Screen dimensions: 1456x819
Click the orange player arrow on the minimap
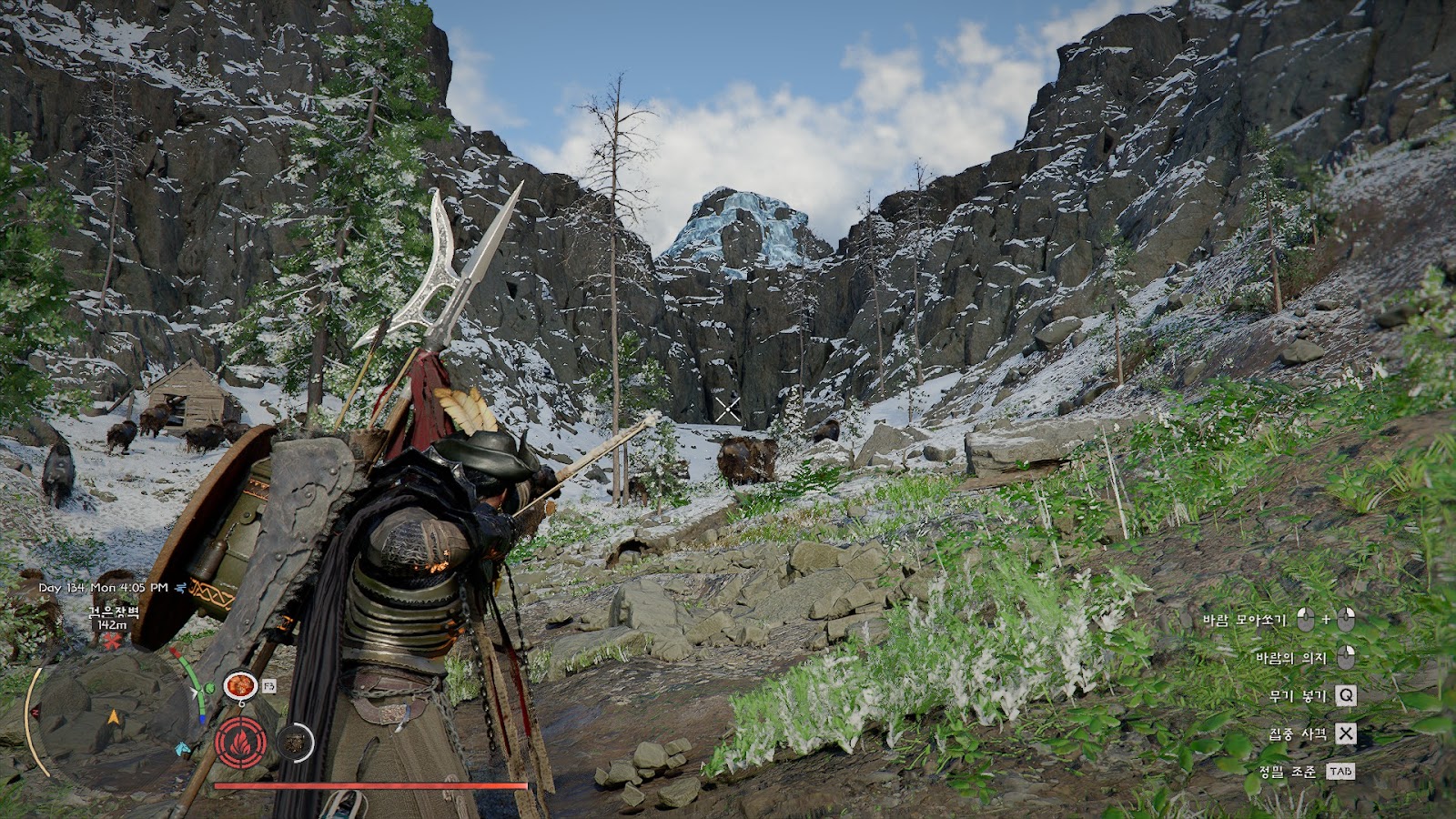[113, 717]
